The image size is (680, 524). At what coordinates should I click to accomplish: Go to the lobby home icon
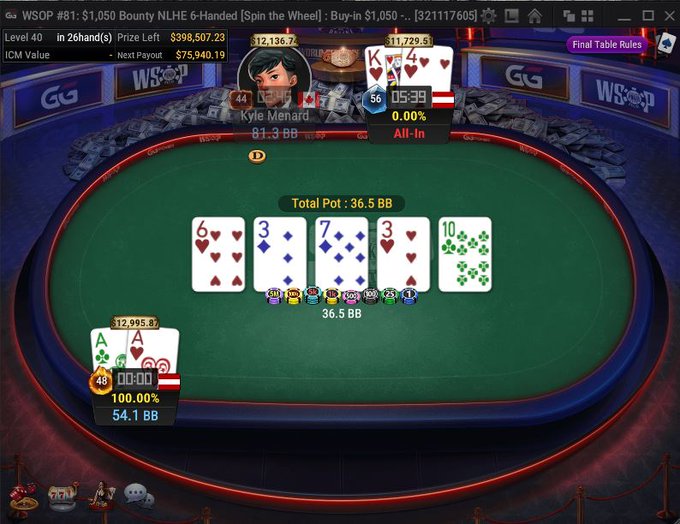(x=535, y=15)
